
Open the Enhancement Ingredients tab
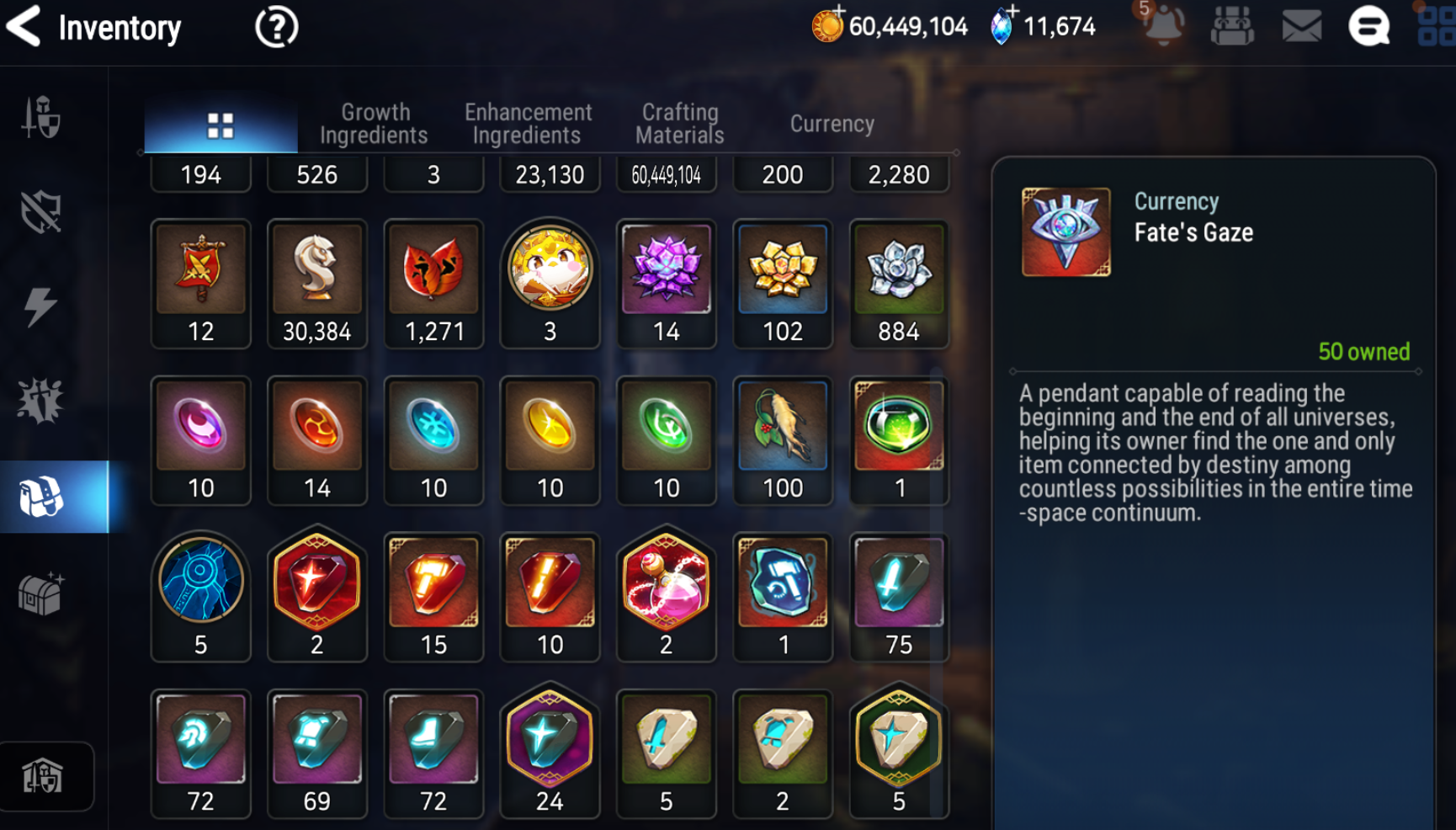tap(528, 124)
